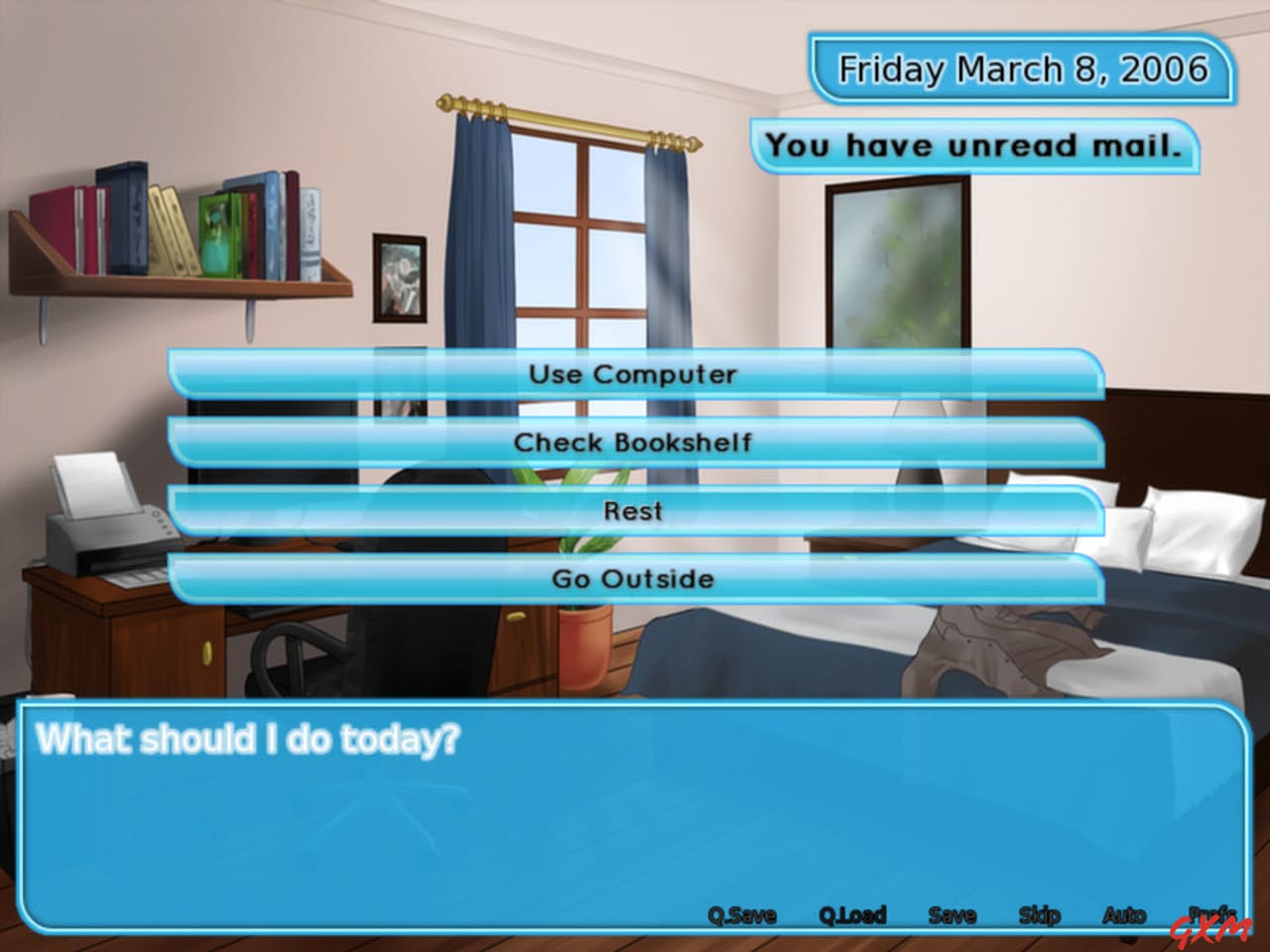Screen dimensions: 1270x952
Task: Pick the "Rest" option
Action: coord(635,511)
